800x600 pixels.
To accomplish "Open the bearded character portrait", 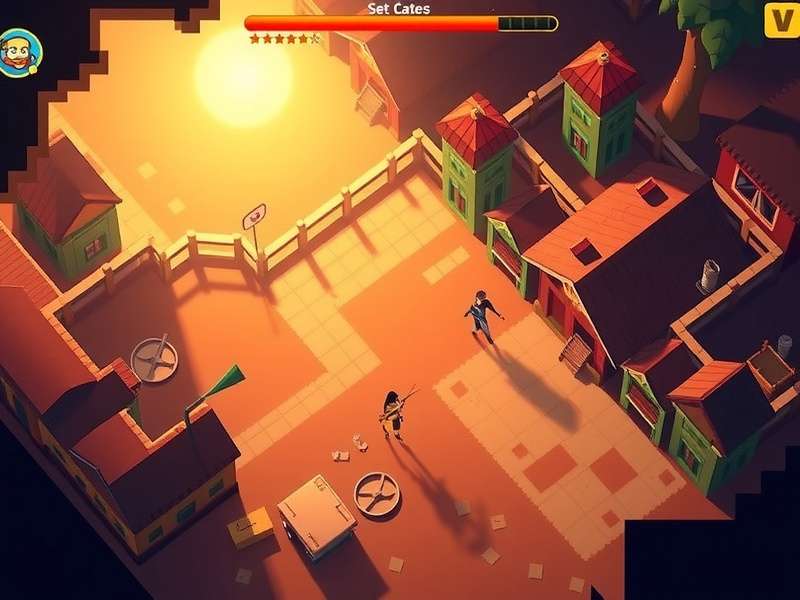I will pos(19,52).
